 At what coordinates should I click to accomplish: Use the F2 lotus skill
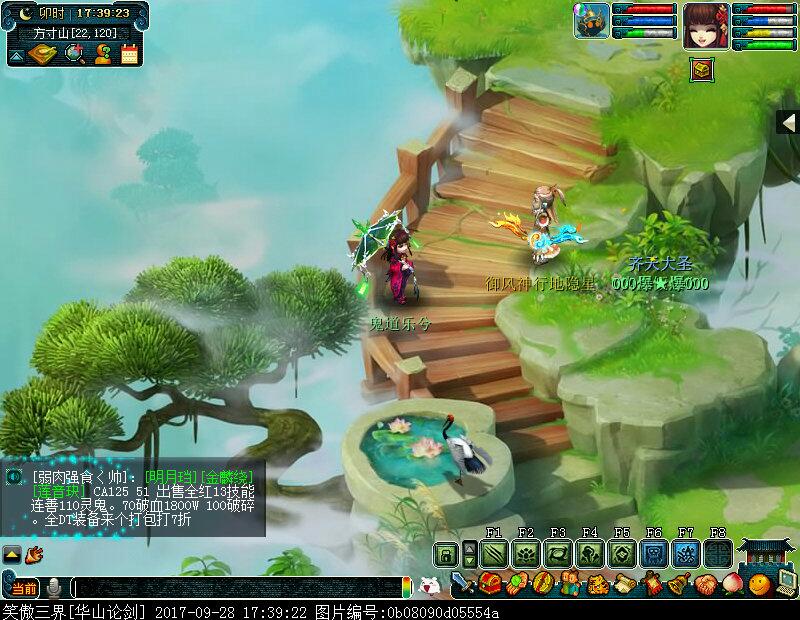(525, 553)
